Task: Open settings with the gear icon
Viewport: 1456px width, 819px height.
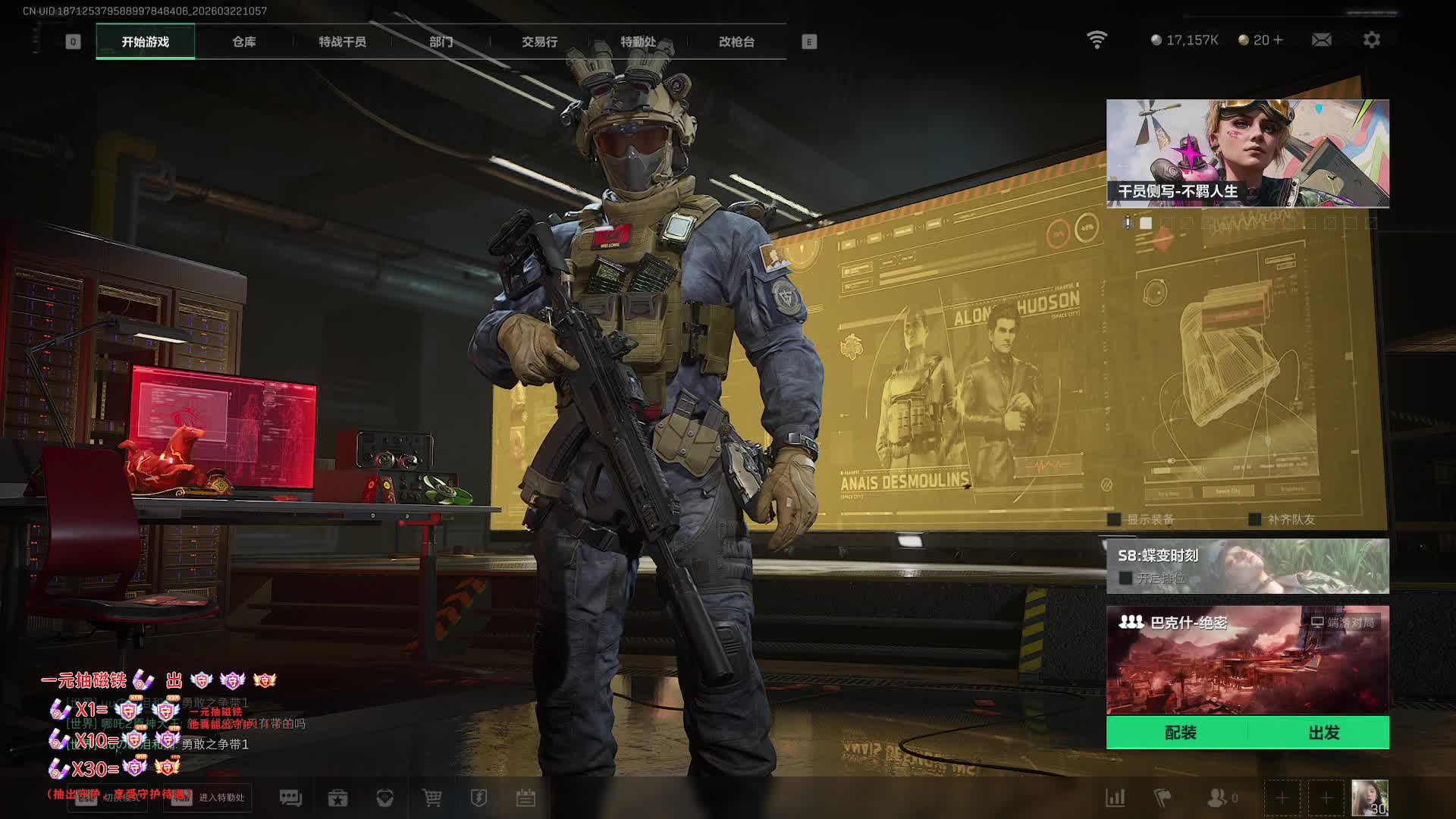Action: pyautogui.click(x=1371, y=39)
